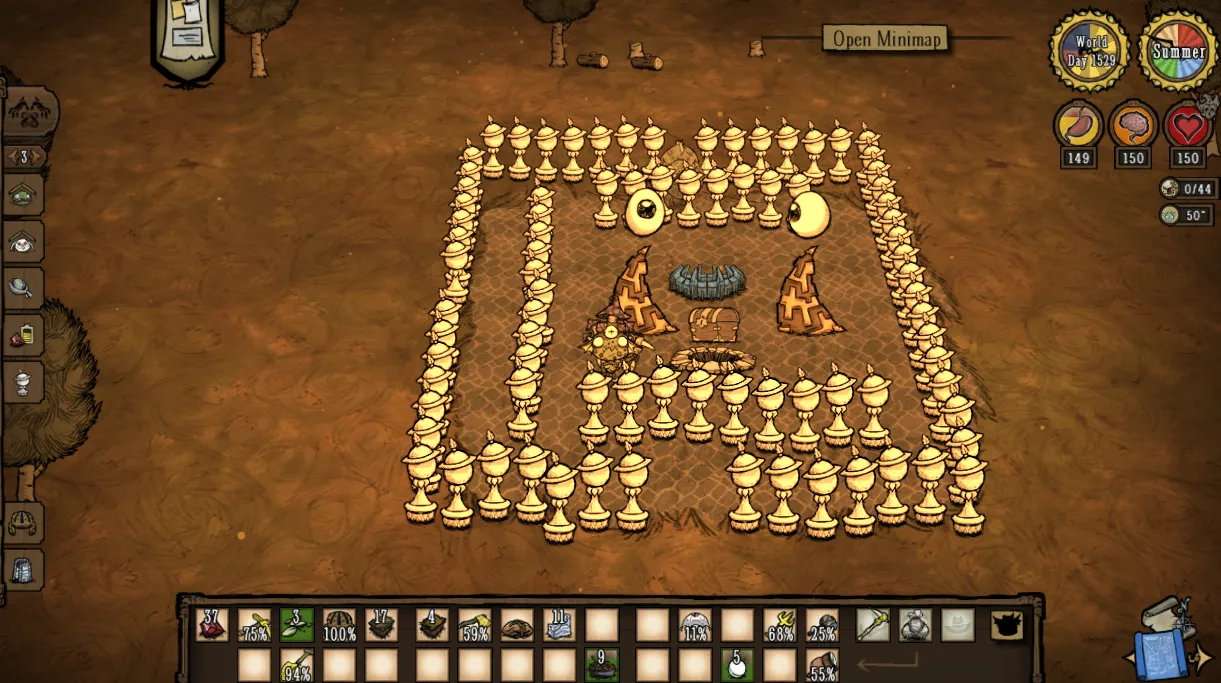This screenshot has width=1221, height=683.
Task: Open the chalice crafting tab
Action: pyautogui.click(x=23, y=380)
